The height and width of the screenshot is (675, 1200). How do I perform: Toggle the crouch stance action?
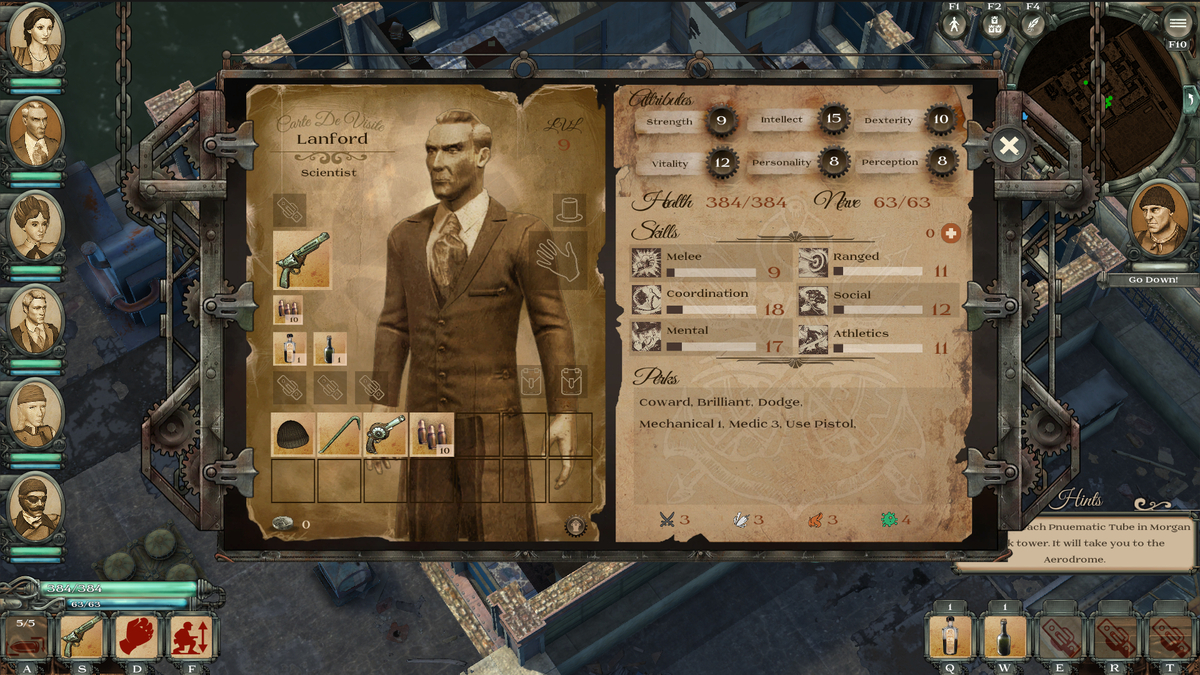[x=190, y=636]
